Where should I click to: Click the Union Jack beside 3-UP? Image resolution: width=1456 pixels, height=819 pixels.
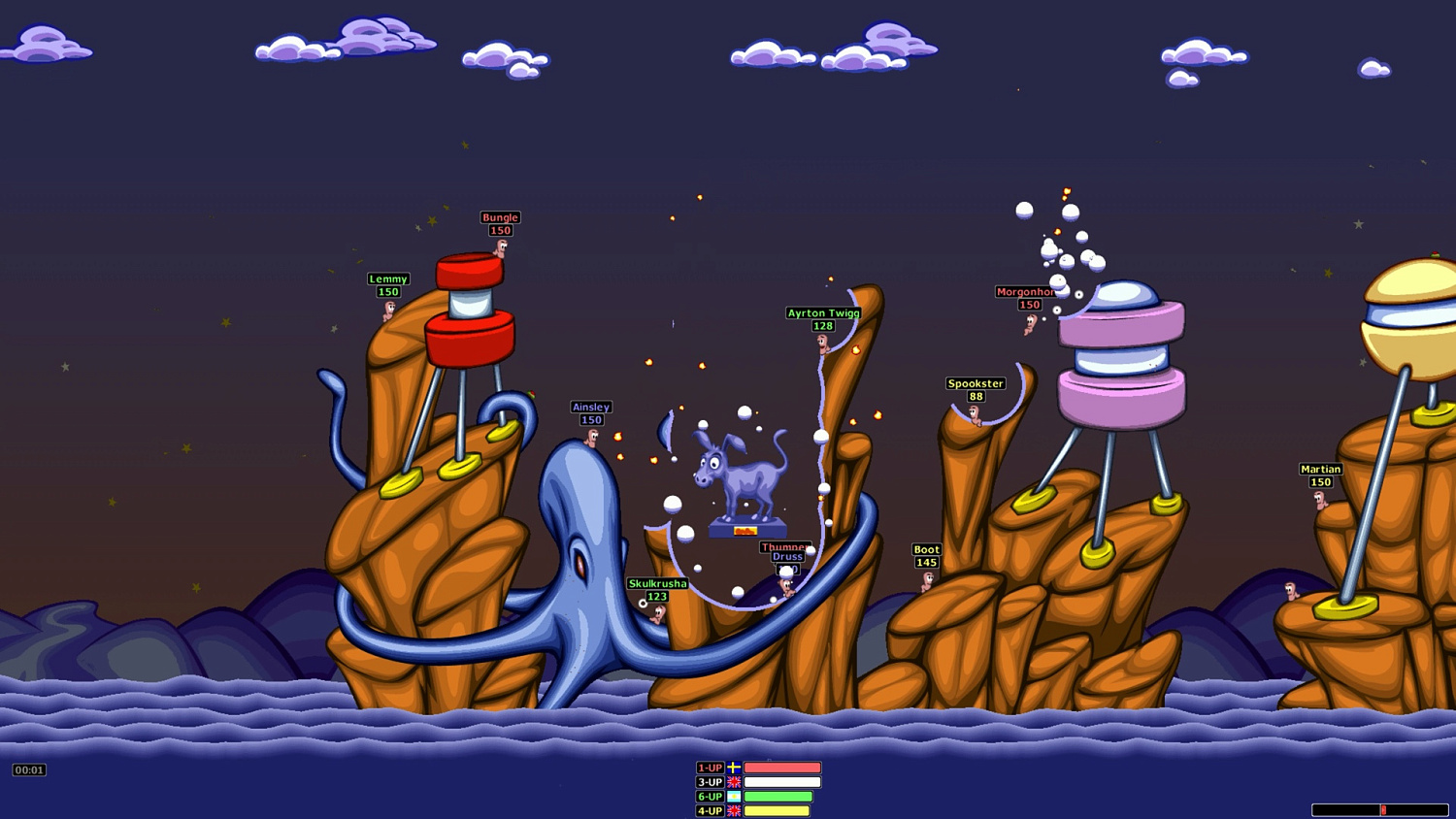tap(734, 782)
